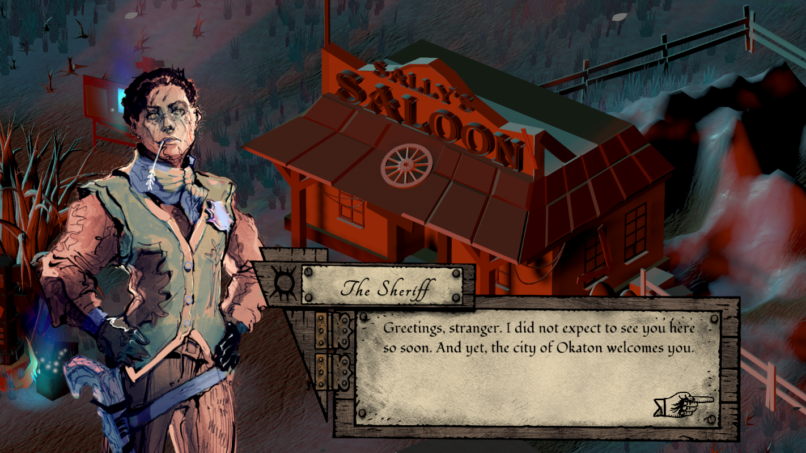Continue dialogue with the pointing hand icon

[683, 404]
